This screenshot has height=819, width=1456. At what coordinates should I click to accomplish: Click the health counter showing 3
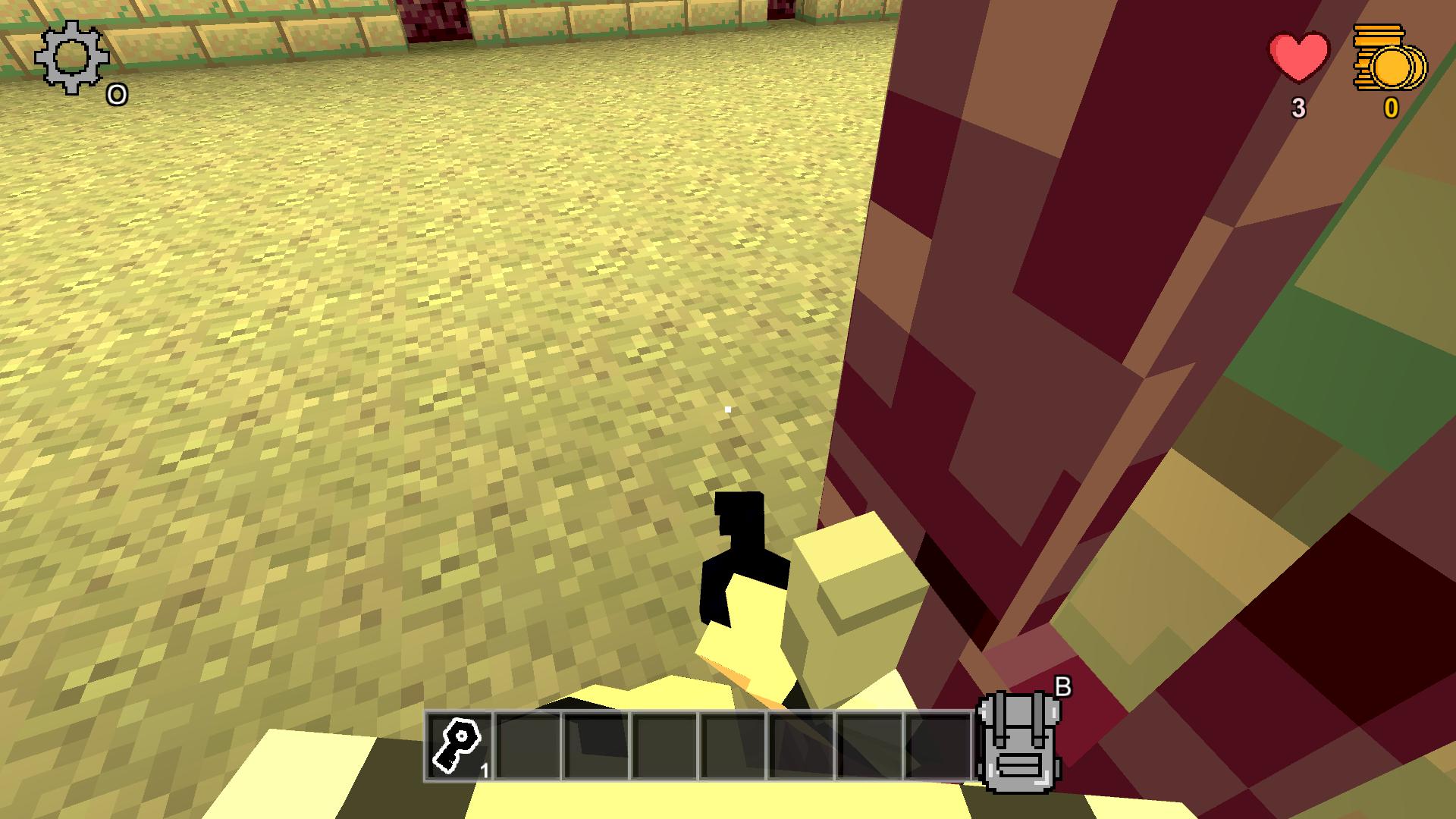(x=1299, y=108)
